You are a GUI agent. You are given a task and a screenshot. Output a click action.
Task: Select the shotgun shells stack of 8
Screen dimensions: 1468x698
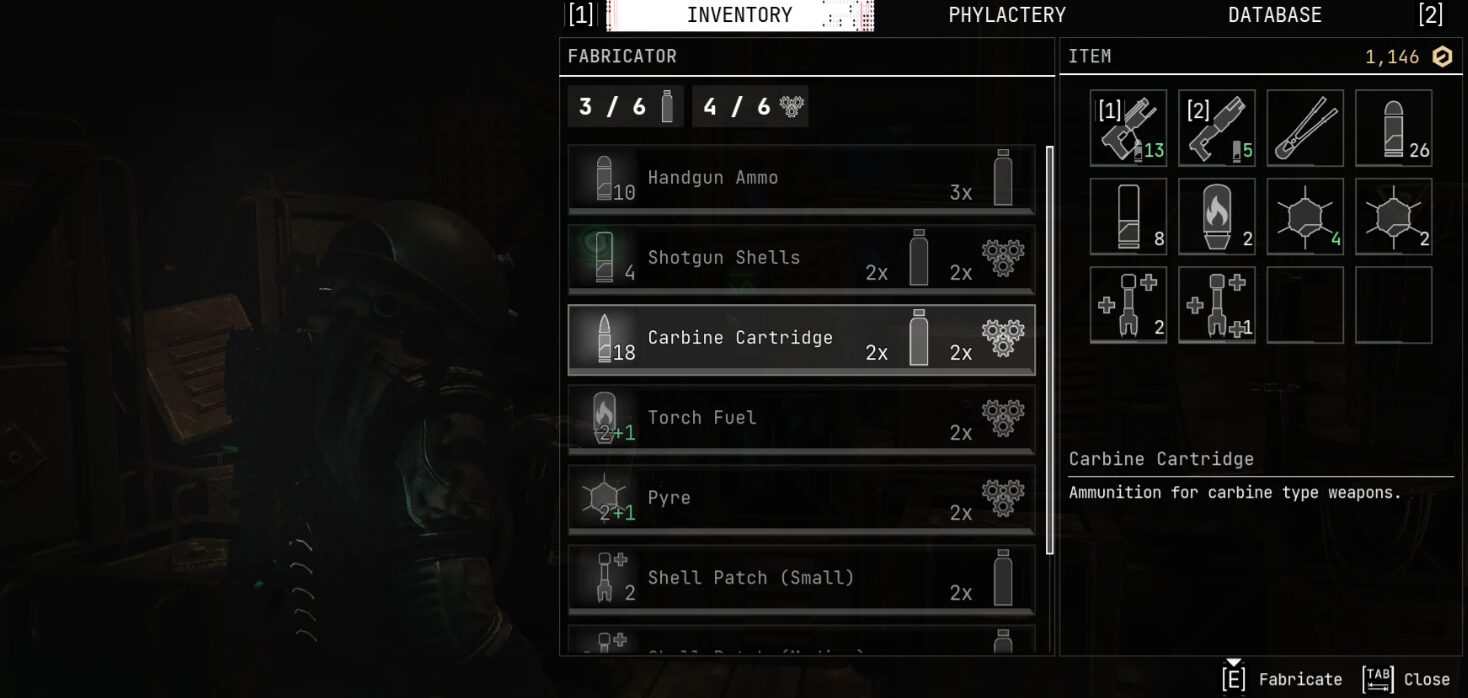[1128, 216]
